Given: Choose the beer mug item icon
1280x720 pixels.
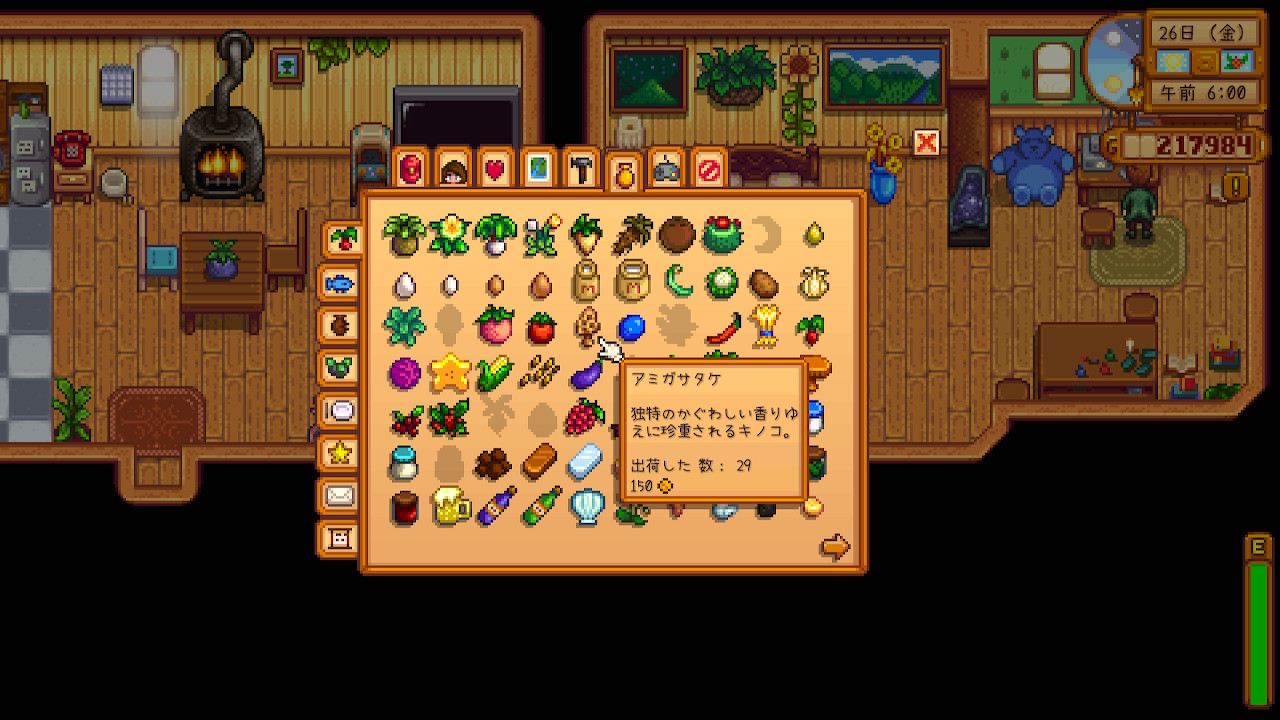Looking at the screenshot, I should (x=450, y=506).
